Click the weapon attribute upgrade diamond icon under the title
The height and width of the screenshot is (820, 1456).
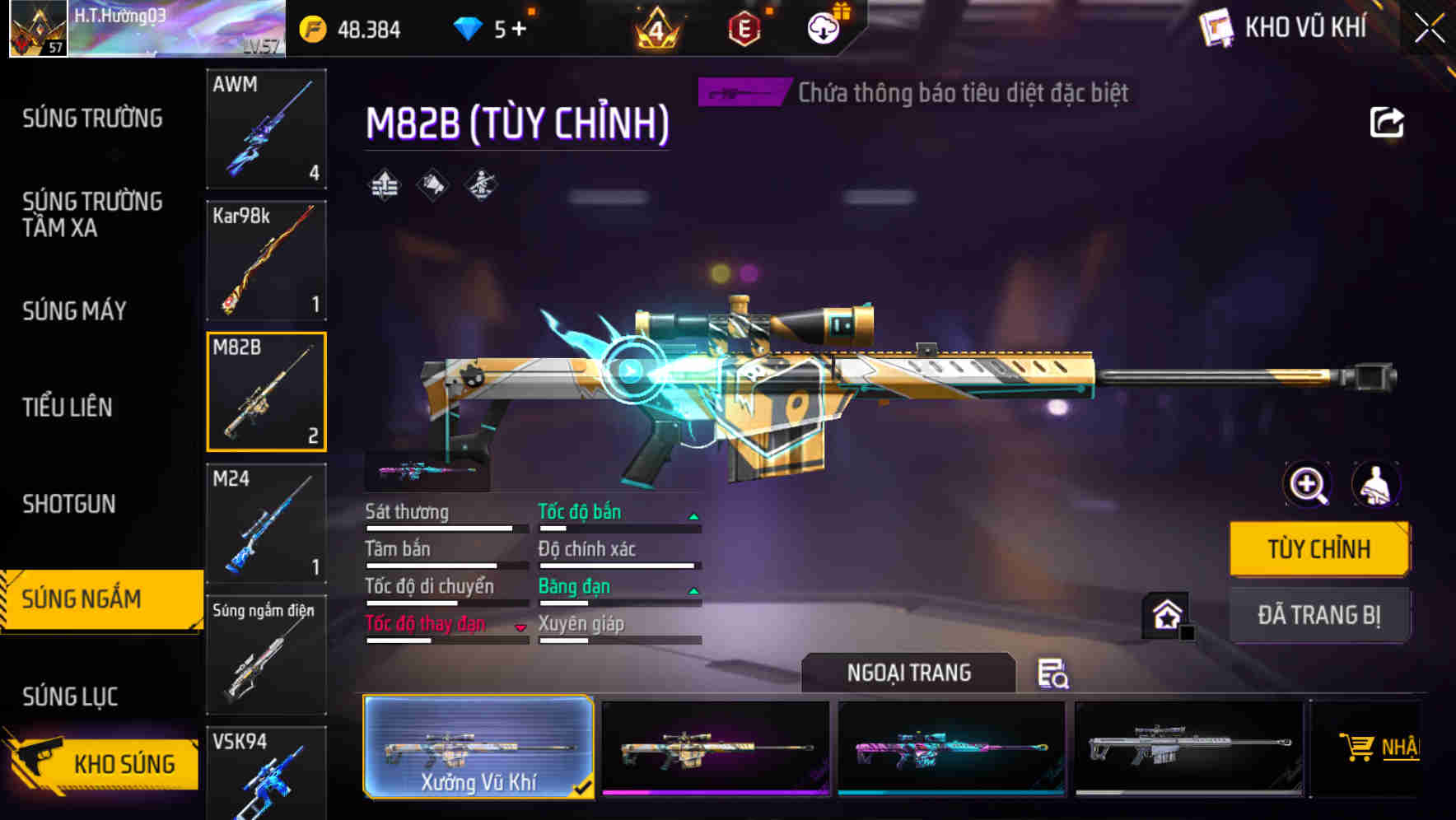coord(383,185)
